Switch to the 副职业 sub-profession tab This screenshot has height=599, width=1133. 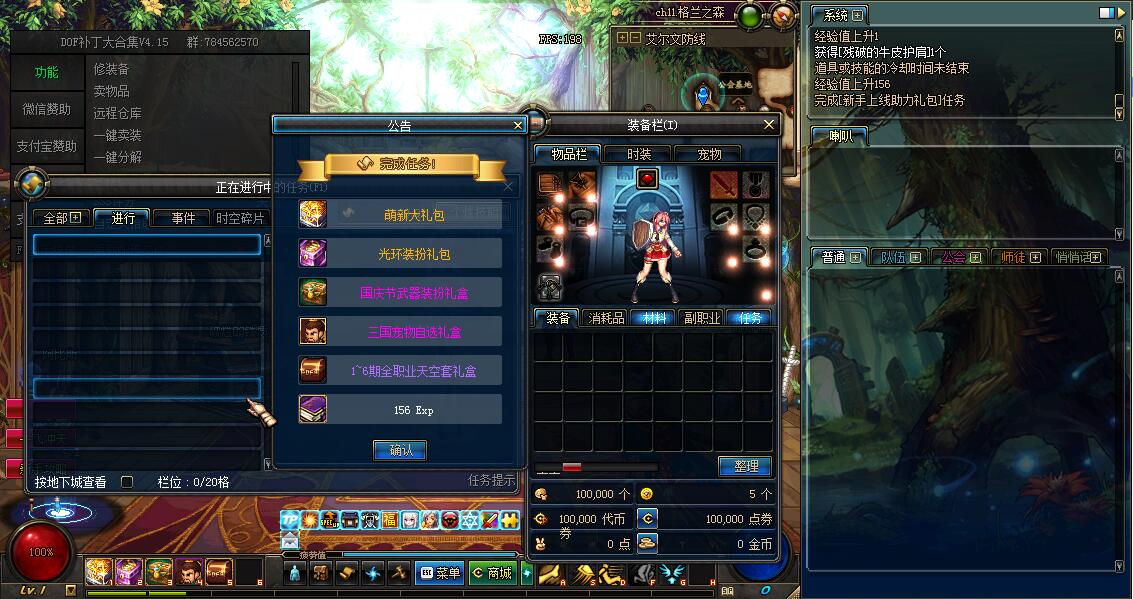click(x=702, y=318)
